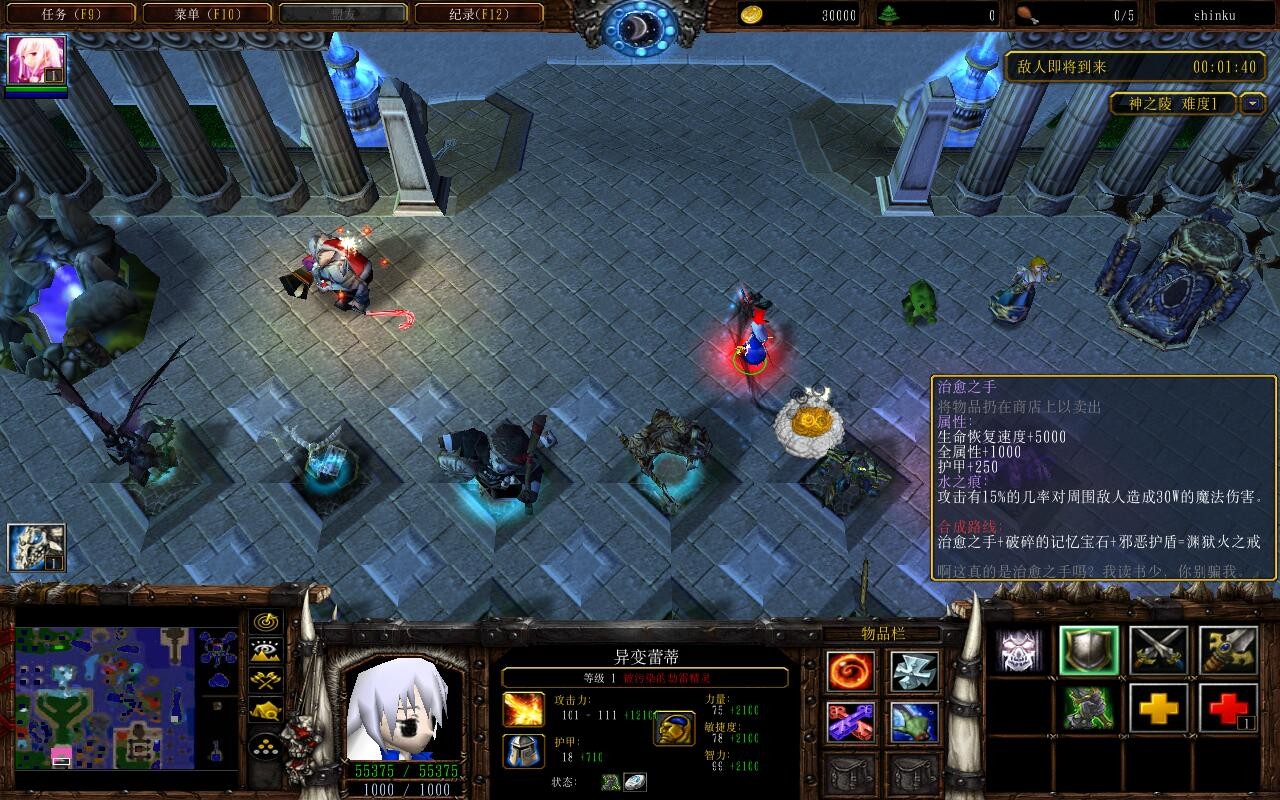Viewport: 1280px width, 800px height.
Task: Select the crossed swords attack ability
Action: coord(1159,651)
